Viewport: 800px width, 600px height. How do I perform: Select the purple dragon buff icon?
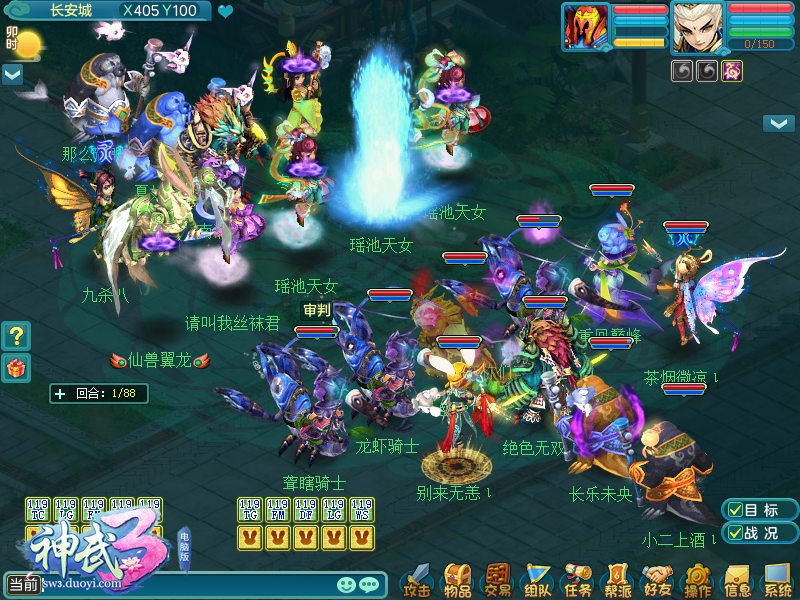pos(732,71)
